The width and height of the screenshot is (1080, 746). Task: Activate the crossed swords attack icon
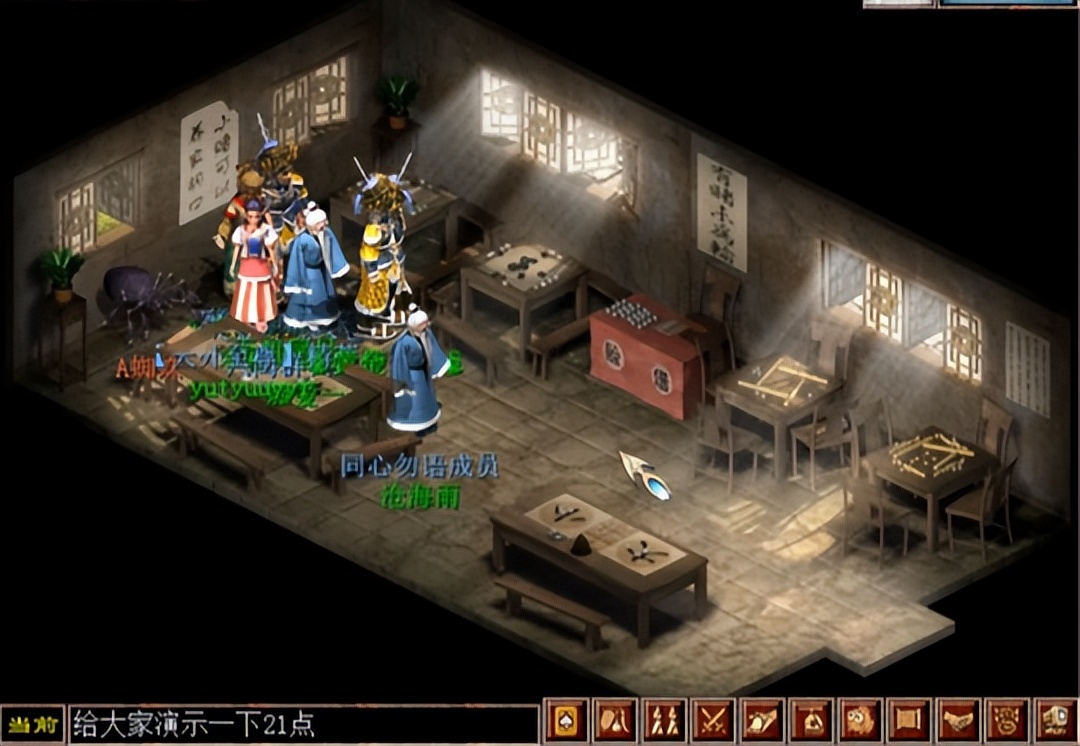713,720
